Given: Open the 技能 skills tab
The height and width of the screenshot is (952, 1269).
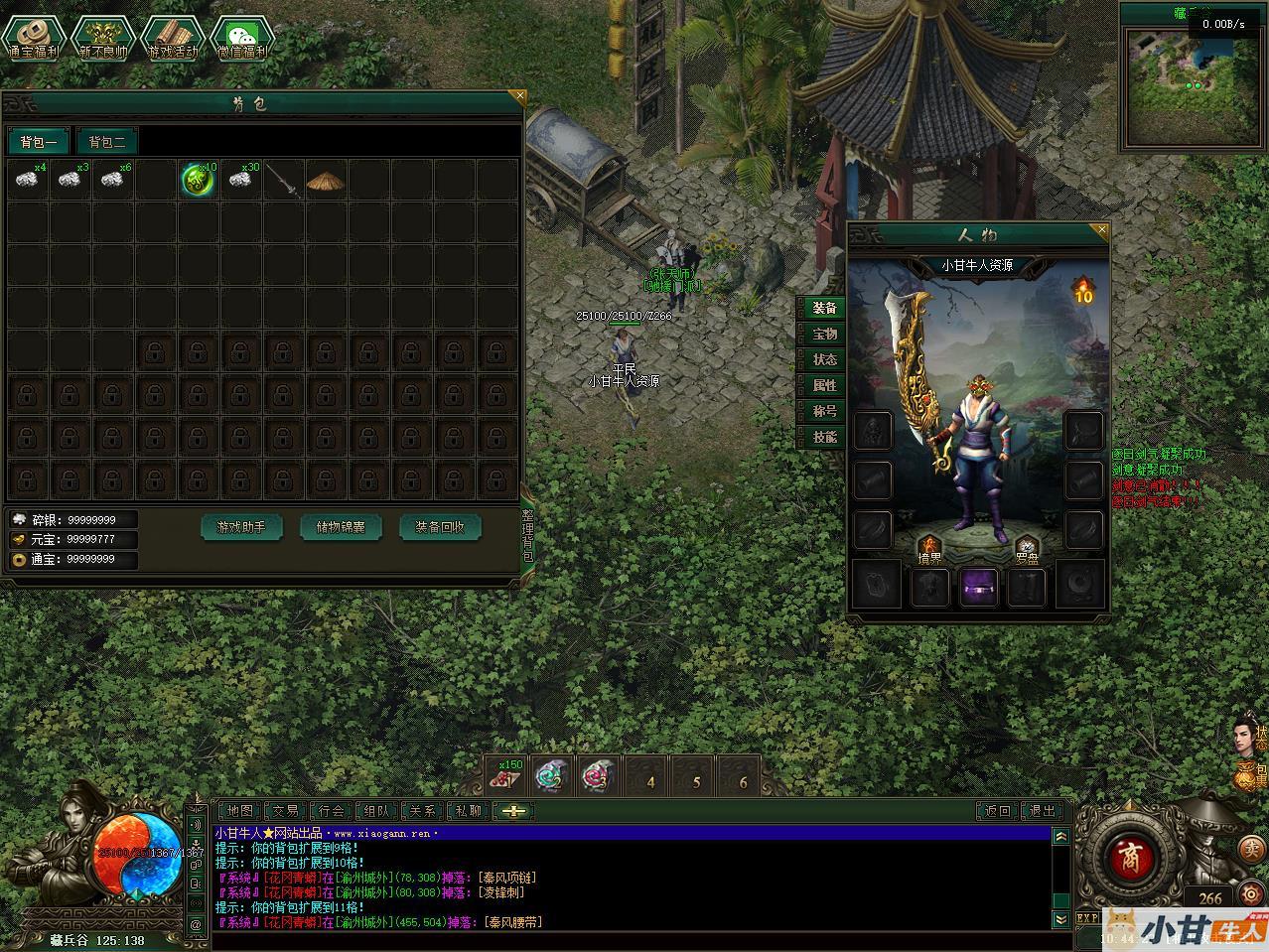Looking at the screenshot, I should (x=824, y=437).
